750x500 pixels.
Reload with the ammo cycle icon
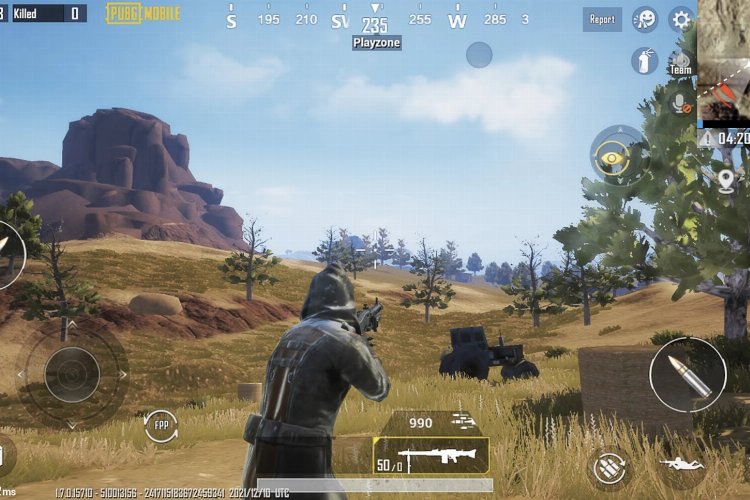coord(609,467)
